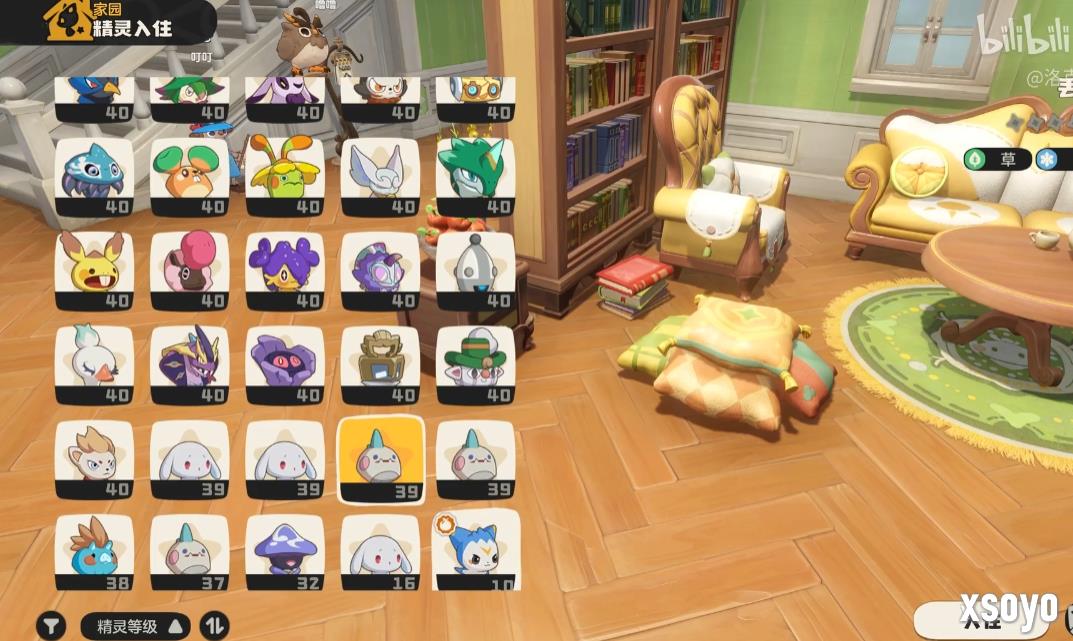Toggle the ascending/descending sort arrows
The image size is (1073, 641).
pyautogui.click(x=214, y=626)
